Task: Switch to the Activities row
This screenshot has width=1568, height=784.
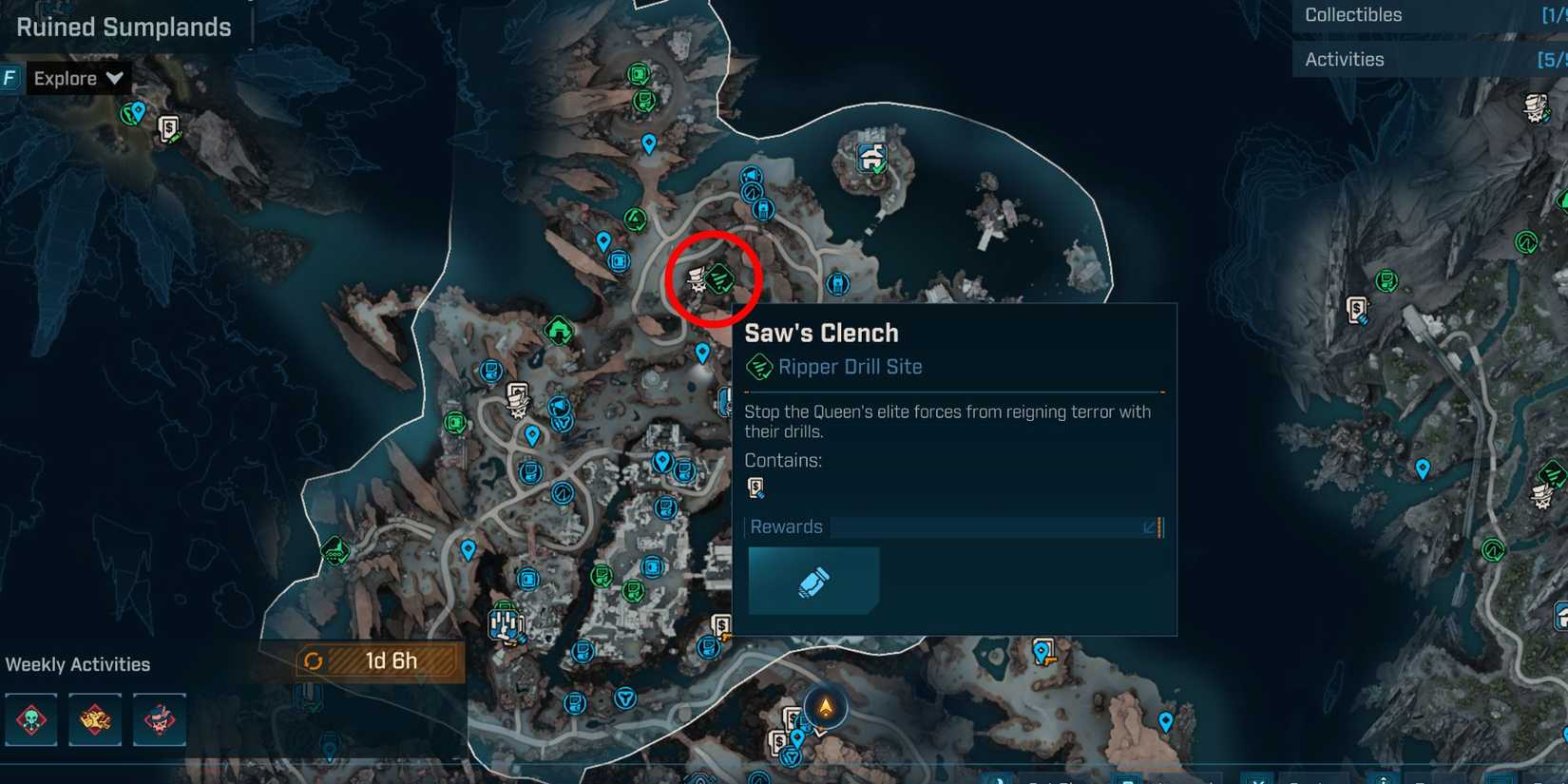Action: pyautogui.click(x=1345, y=59)
